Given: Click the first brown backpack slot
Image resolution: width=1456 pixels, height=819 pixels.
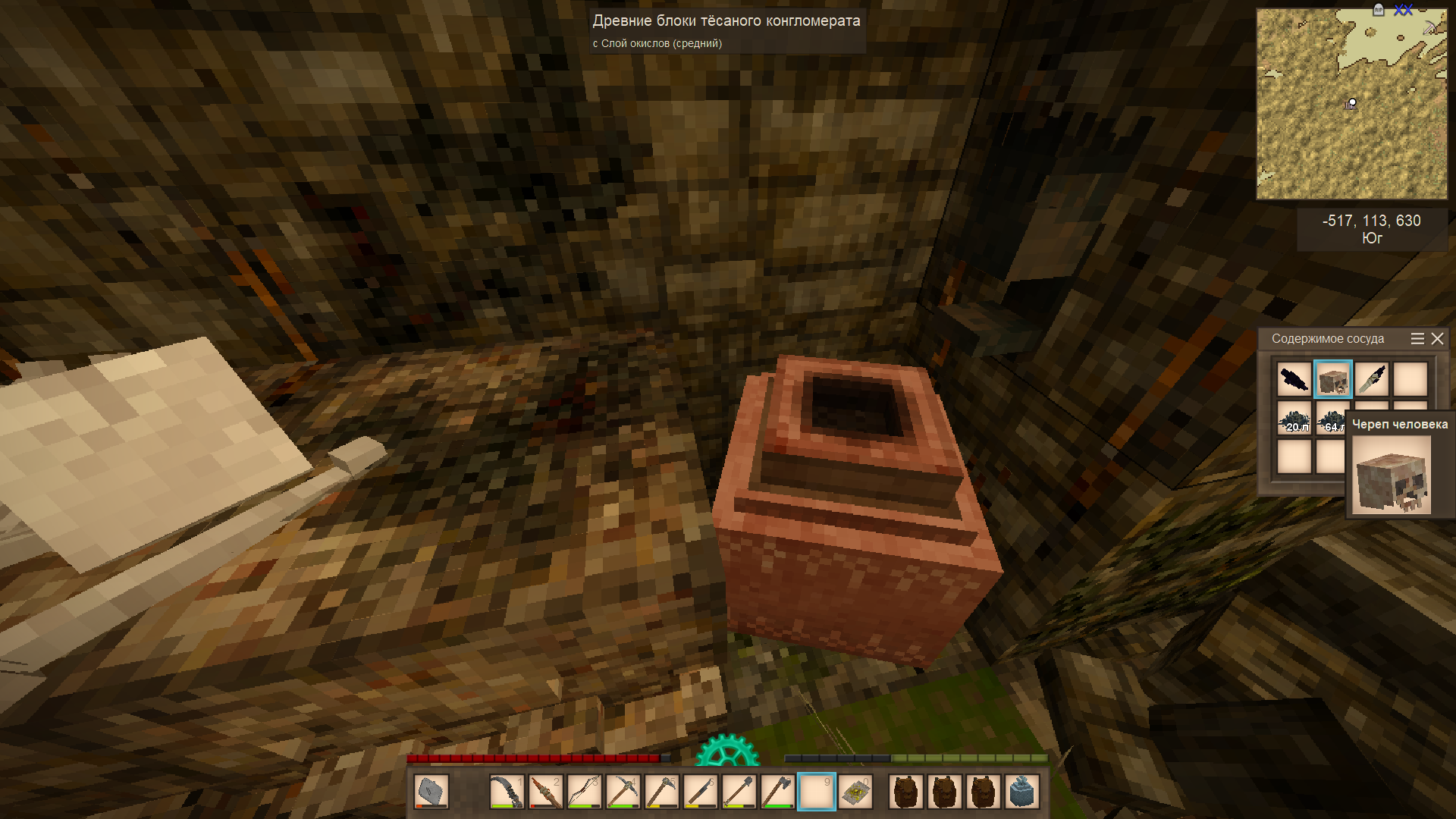Looking at the screenshot, I should pos(906,792).
